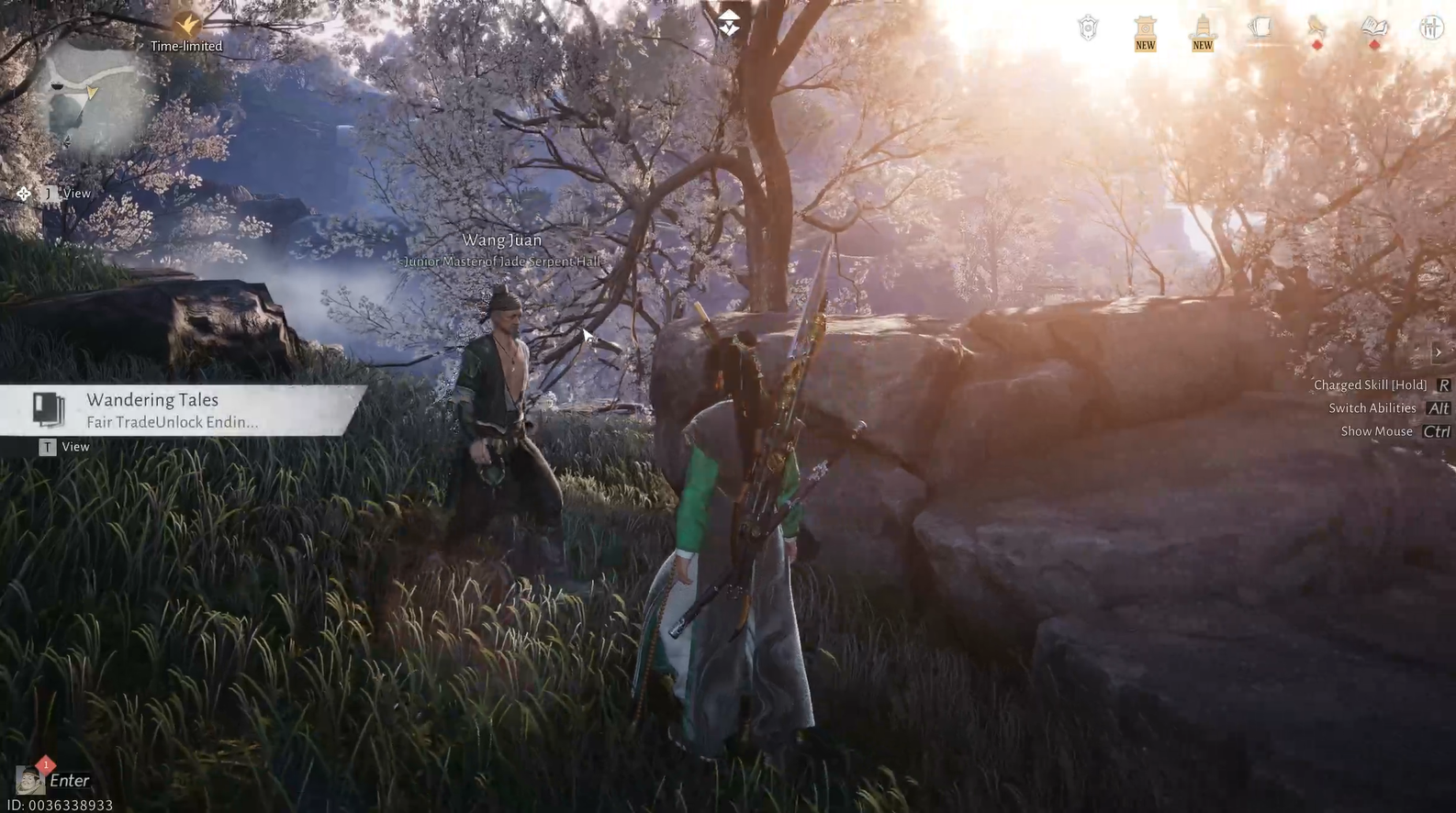Screen dimensions: 1456x813
Task: Open the journal book icon with red diamond
Action: pos(1373,28)
